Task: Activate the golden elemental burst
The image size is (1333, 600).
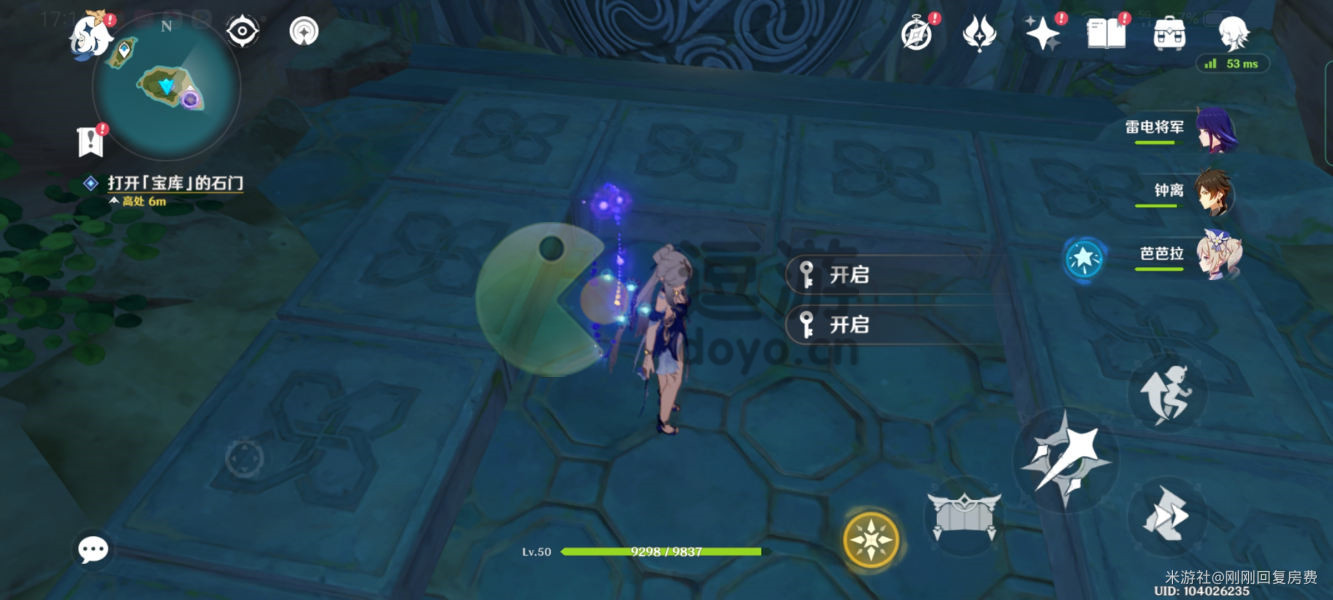Action: (871, 540)
